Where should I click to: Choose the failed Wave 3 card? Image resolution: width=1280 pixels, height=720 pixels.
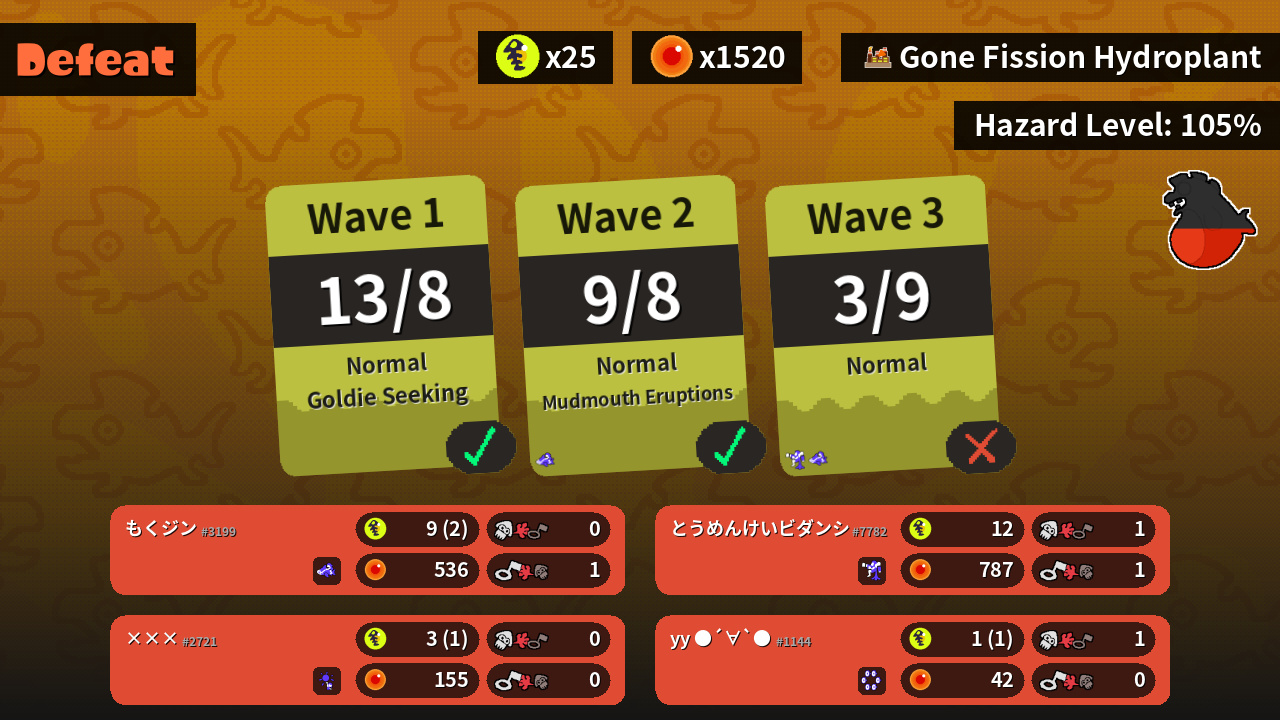883,325
